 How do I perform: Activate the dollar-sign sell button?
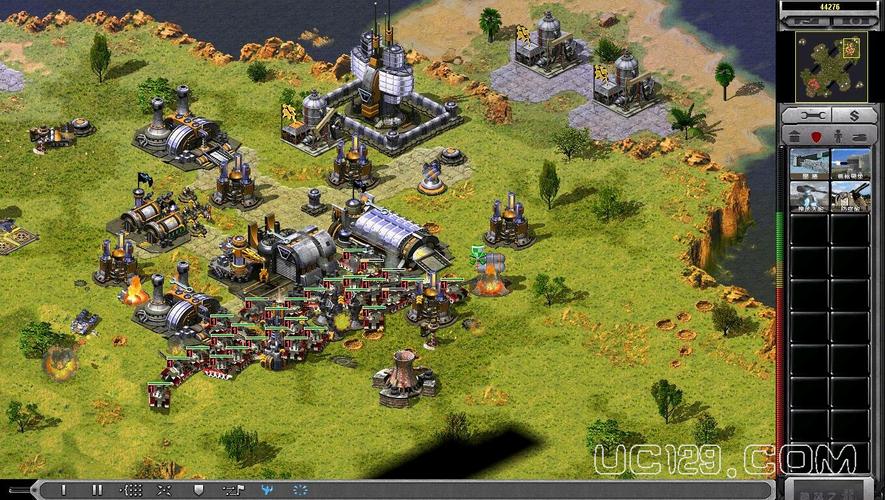click(x=853, y=115)
